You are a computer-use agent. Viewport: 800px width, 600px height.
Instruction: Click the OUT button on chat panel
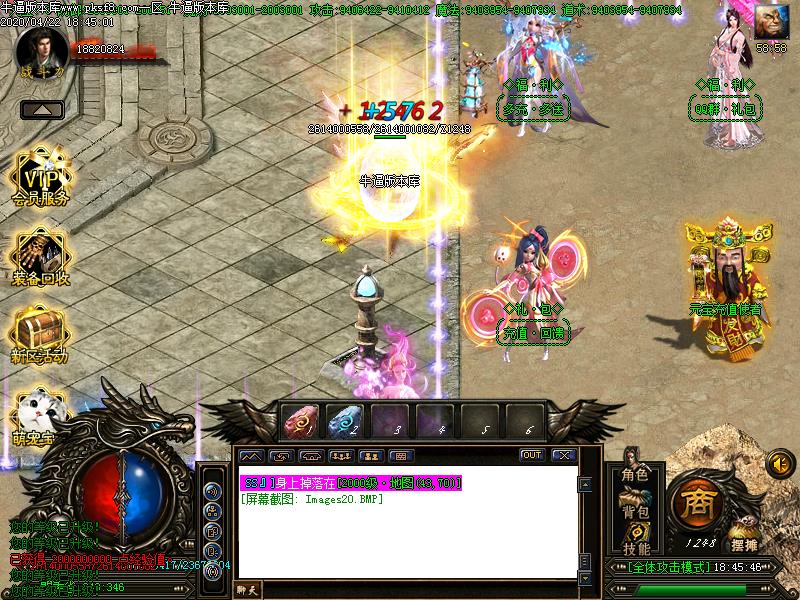click(532, 455)
